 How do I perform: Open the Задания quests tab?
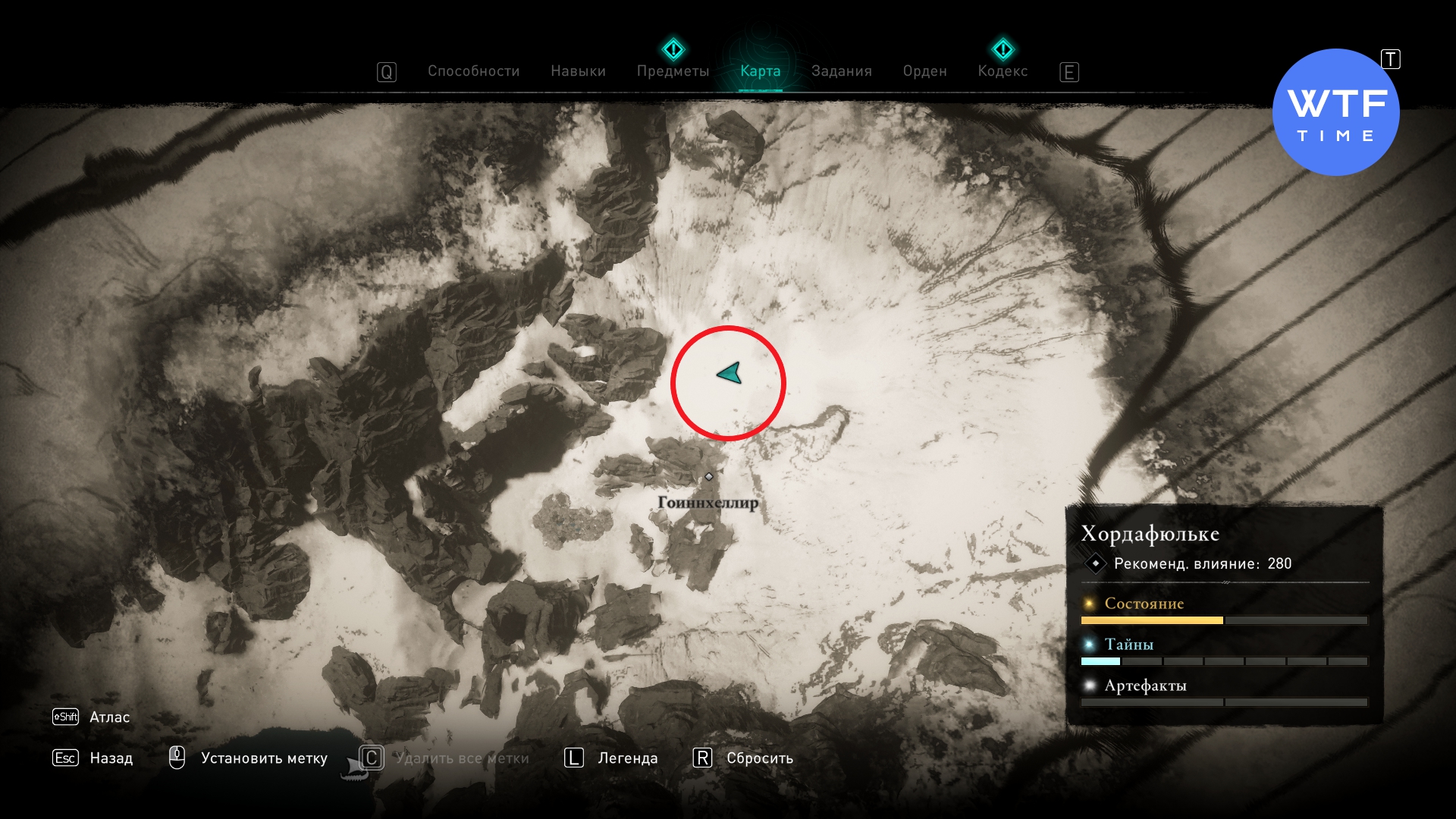[x=841, y=71]
